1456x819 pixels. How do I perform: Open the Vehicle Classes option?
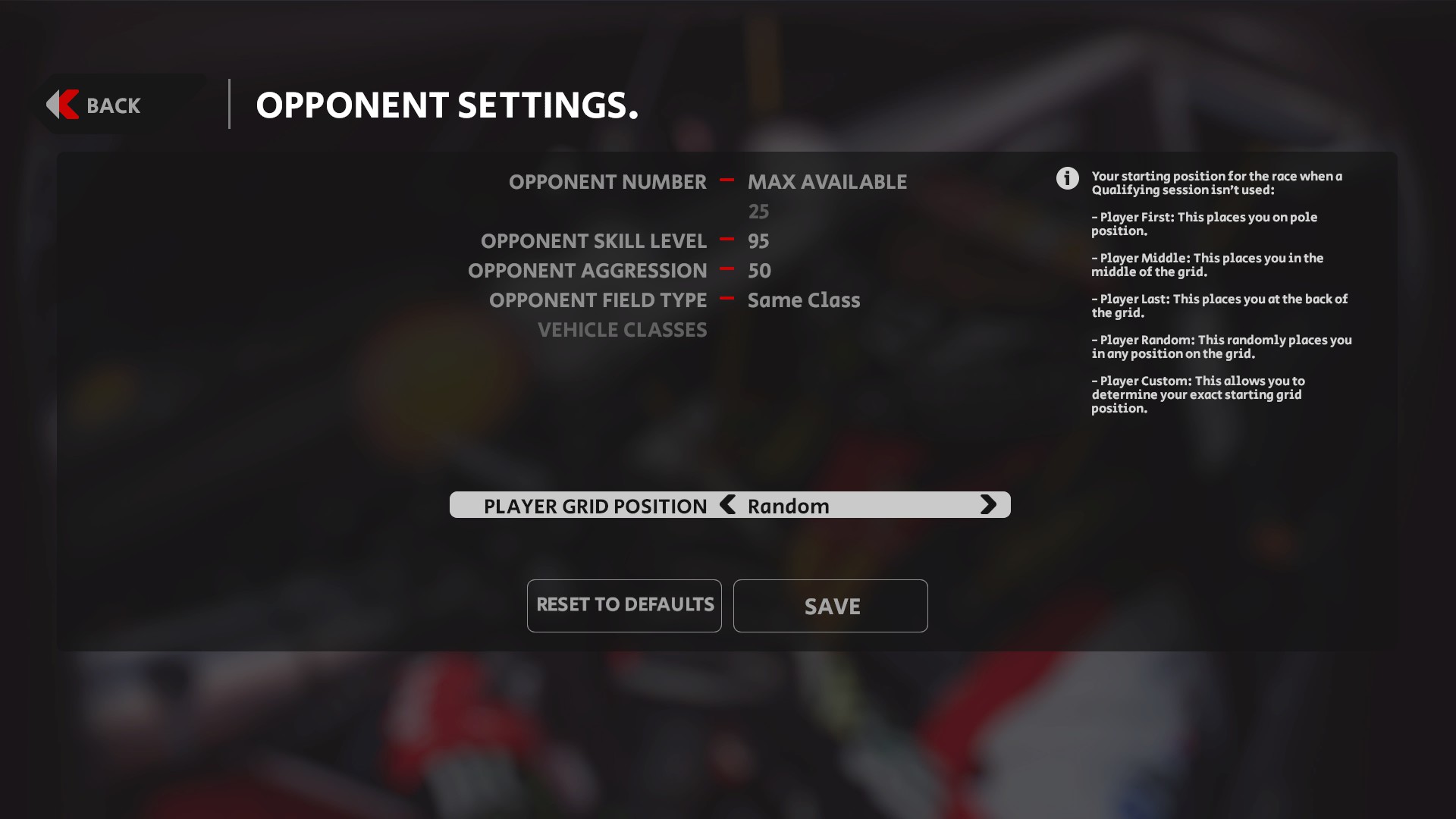click(x=622, y=330)
